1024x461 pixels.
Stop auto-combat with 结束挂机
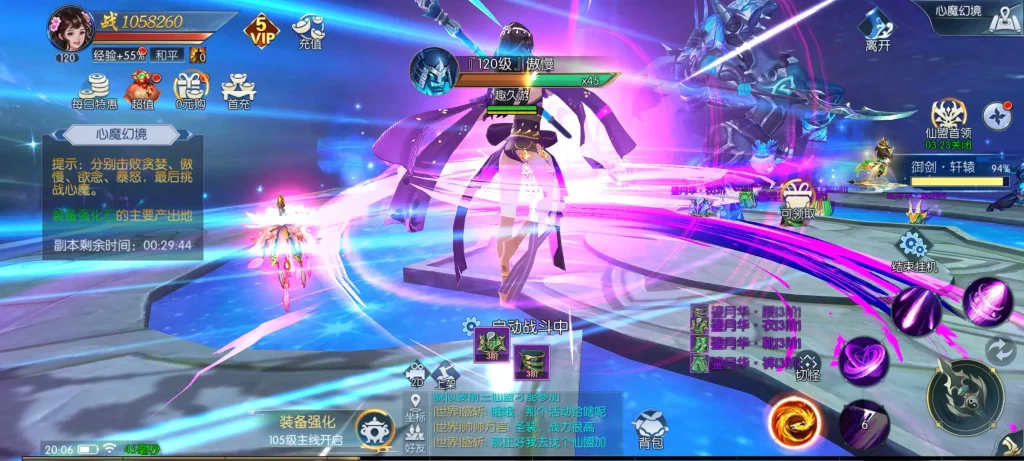click(911, 252)
